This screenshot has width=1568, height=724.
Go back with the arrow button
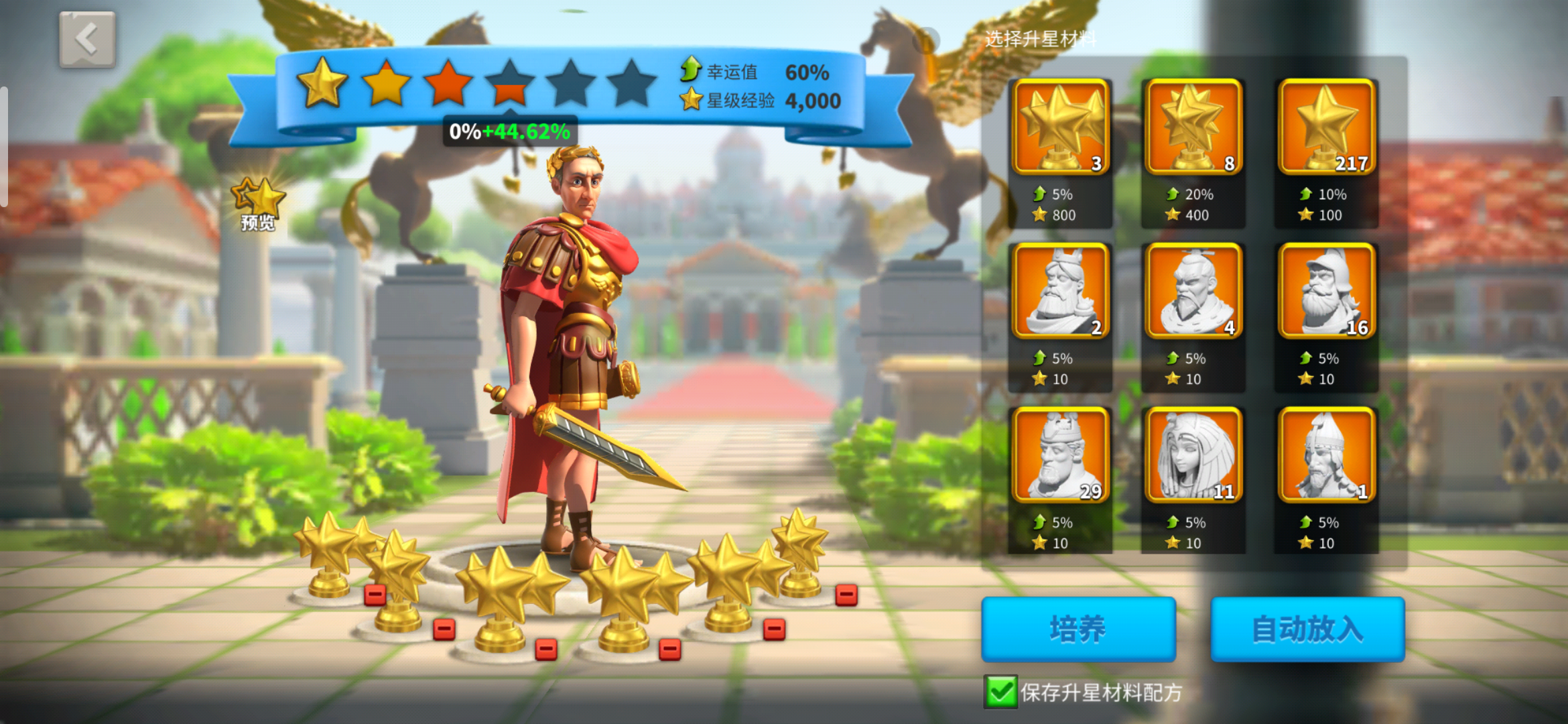[x=87, y=39]
